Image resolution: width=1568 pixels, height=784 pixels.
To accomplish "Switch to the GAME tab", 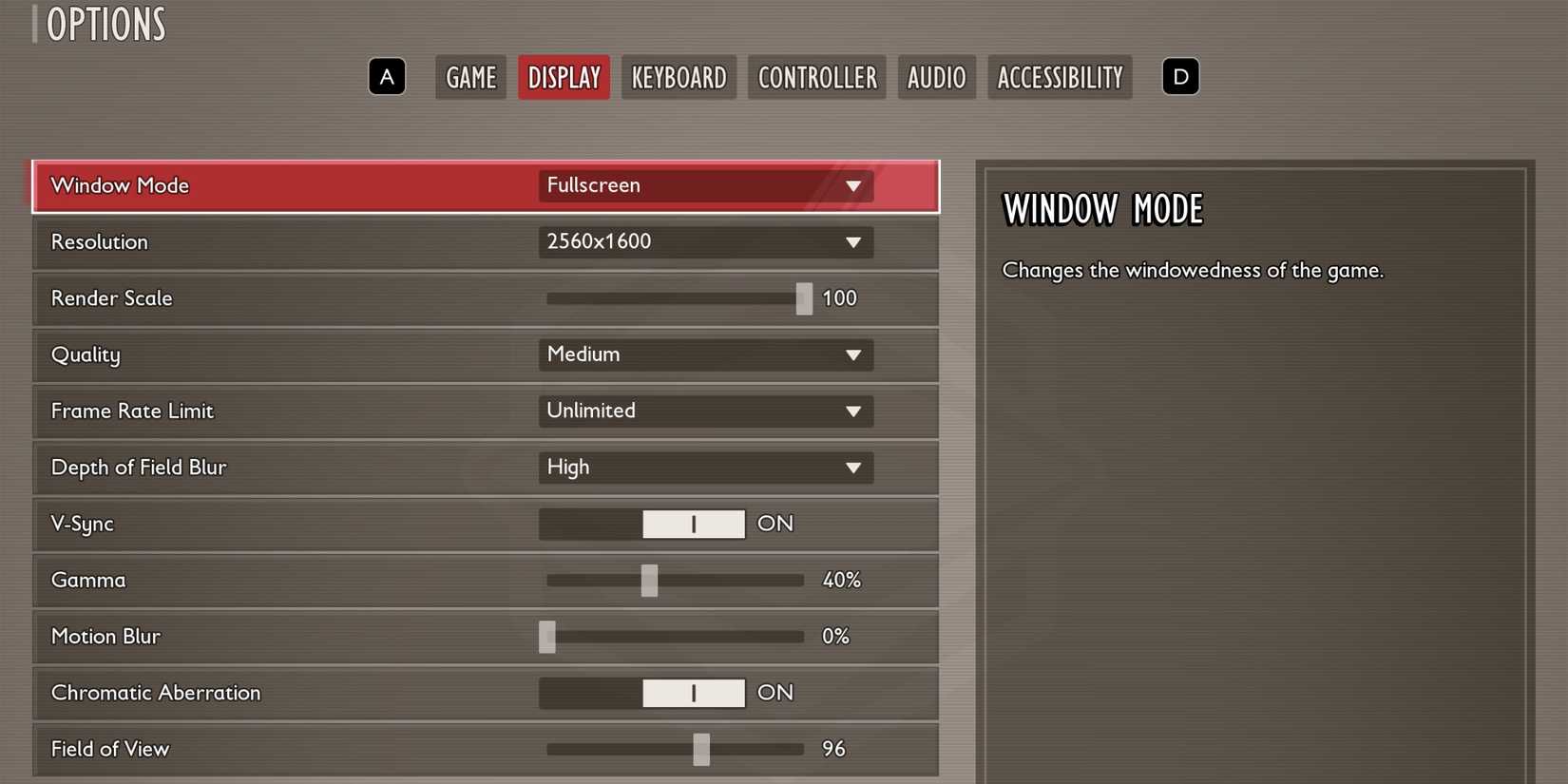I will [x=469, y=77].
